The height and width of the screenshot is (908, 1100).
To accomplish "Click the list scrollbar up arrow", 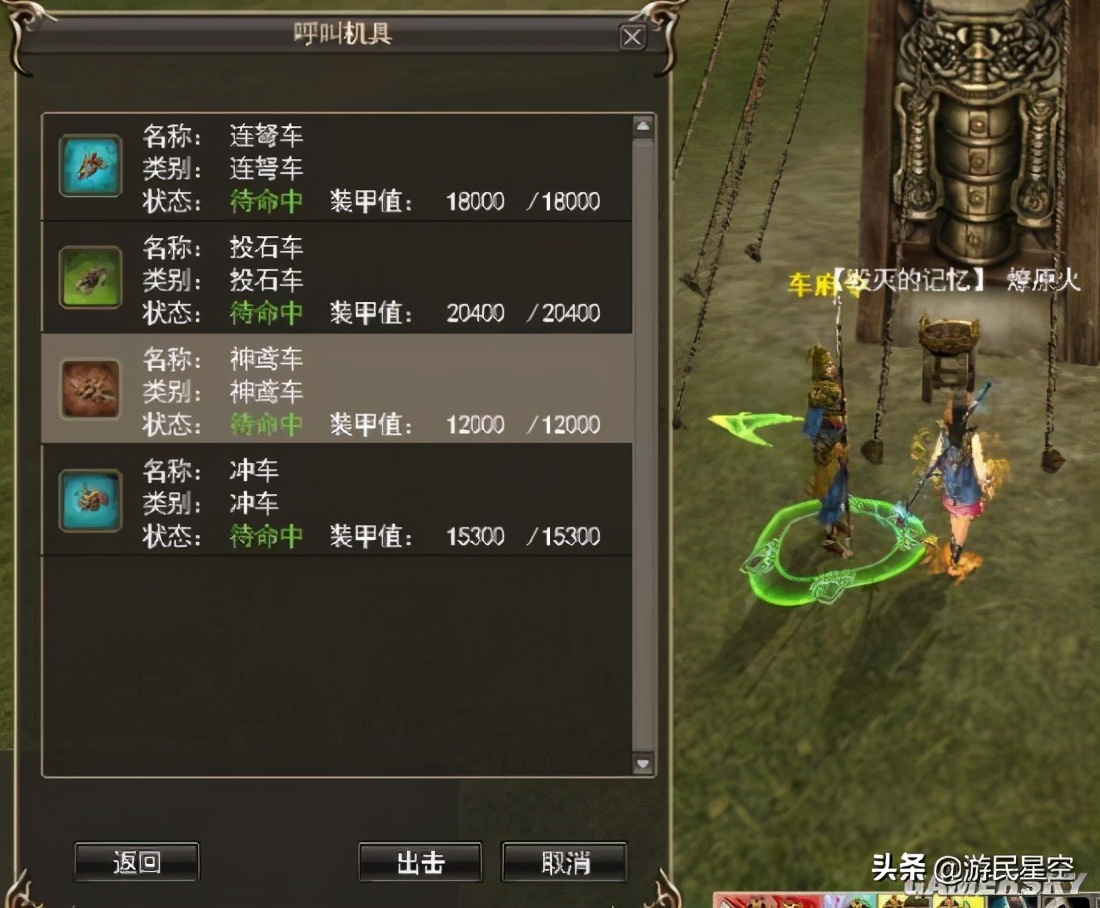I will point(643,127).
